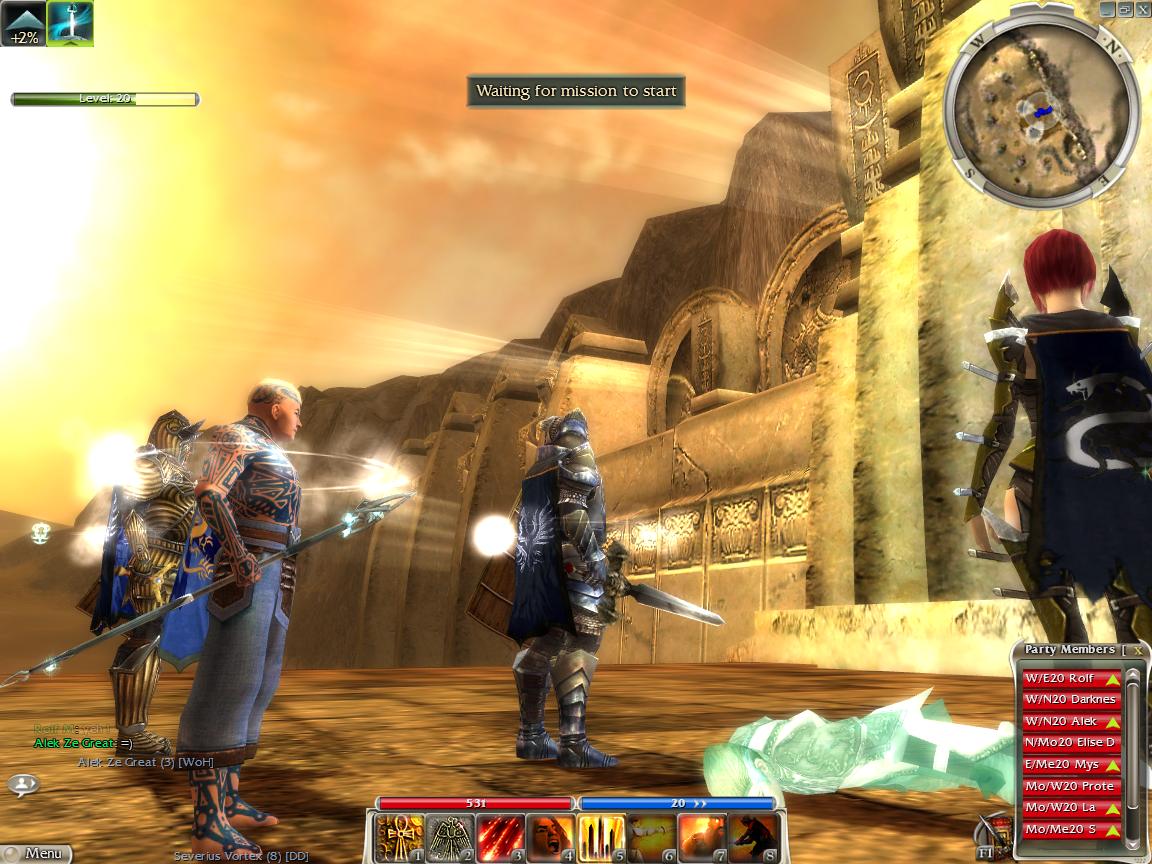Click the compass minimap
Screen dimensions: 1152x864
[x=1040, y=103]
